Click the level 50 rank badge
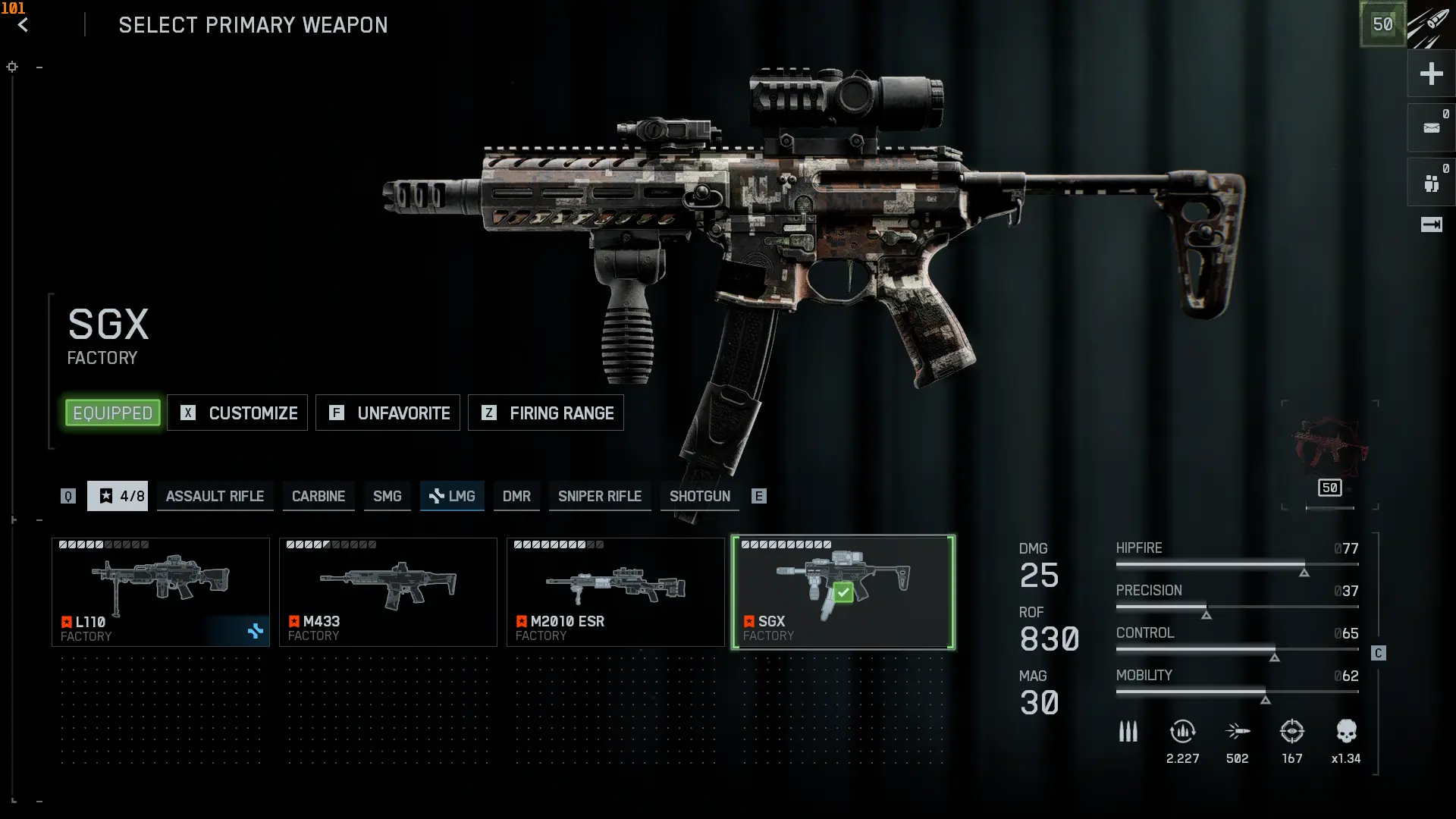The image size is (1456, 819). 1382,24
